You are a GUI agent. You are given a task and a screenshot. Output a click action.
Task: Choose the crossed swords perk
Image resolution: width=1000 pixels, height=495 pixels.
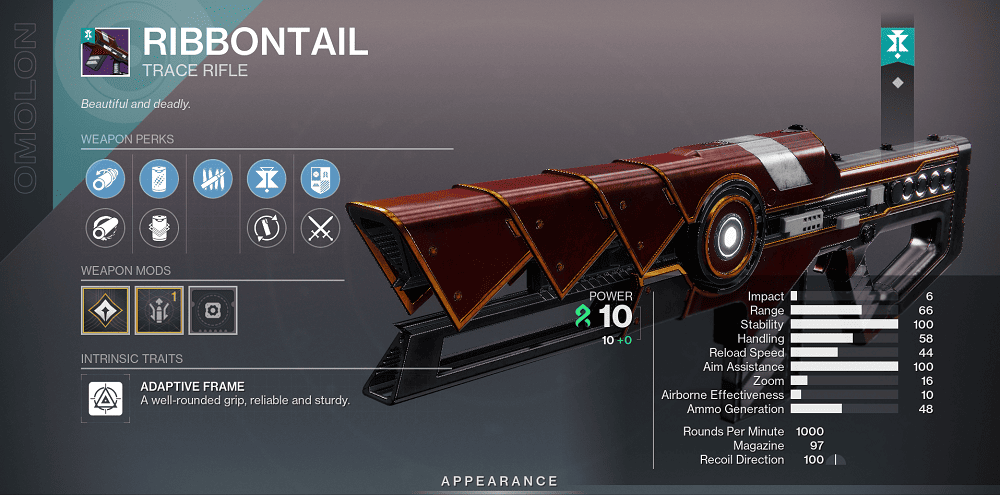[x=320, y=230]
